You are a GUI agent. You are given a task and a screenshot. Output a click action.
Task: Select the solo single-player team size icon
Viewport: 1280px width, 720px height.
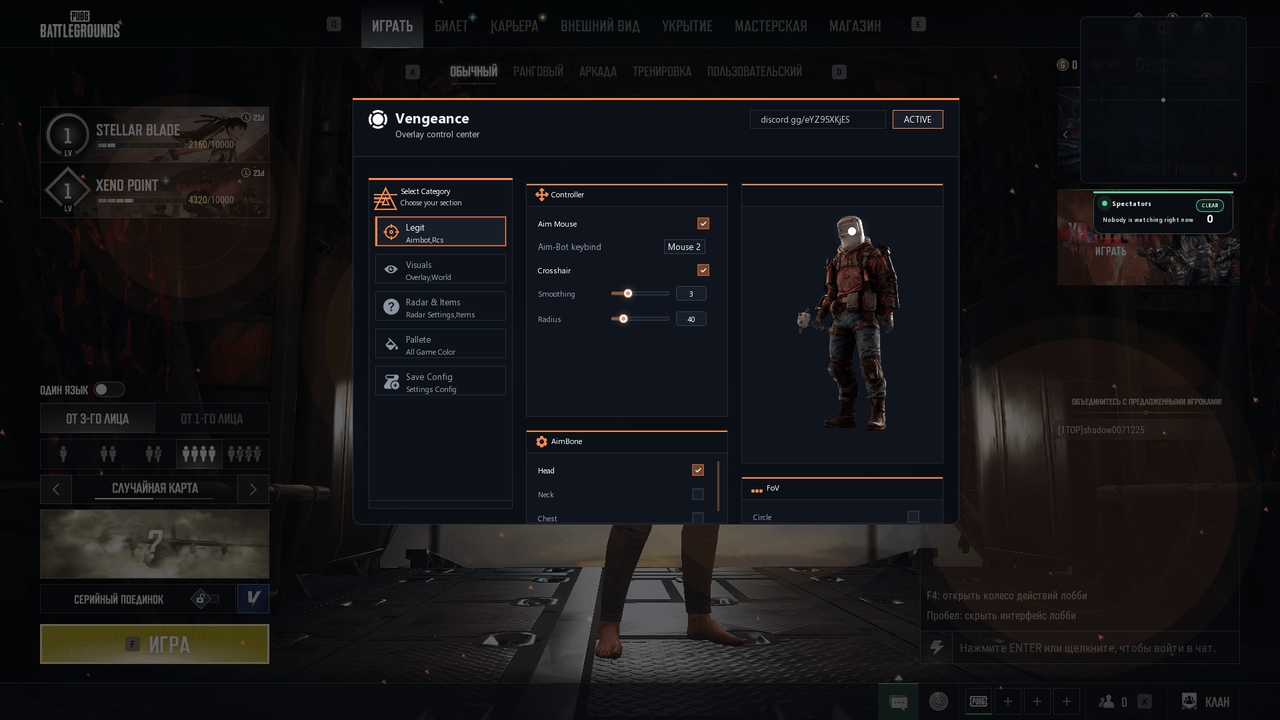[63, 454]
